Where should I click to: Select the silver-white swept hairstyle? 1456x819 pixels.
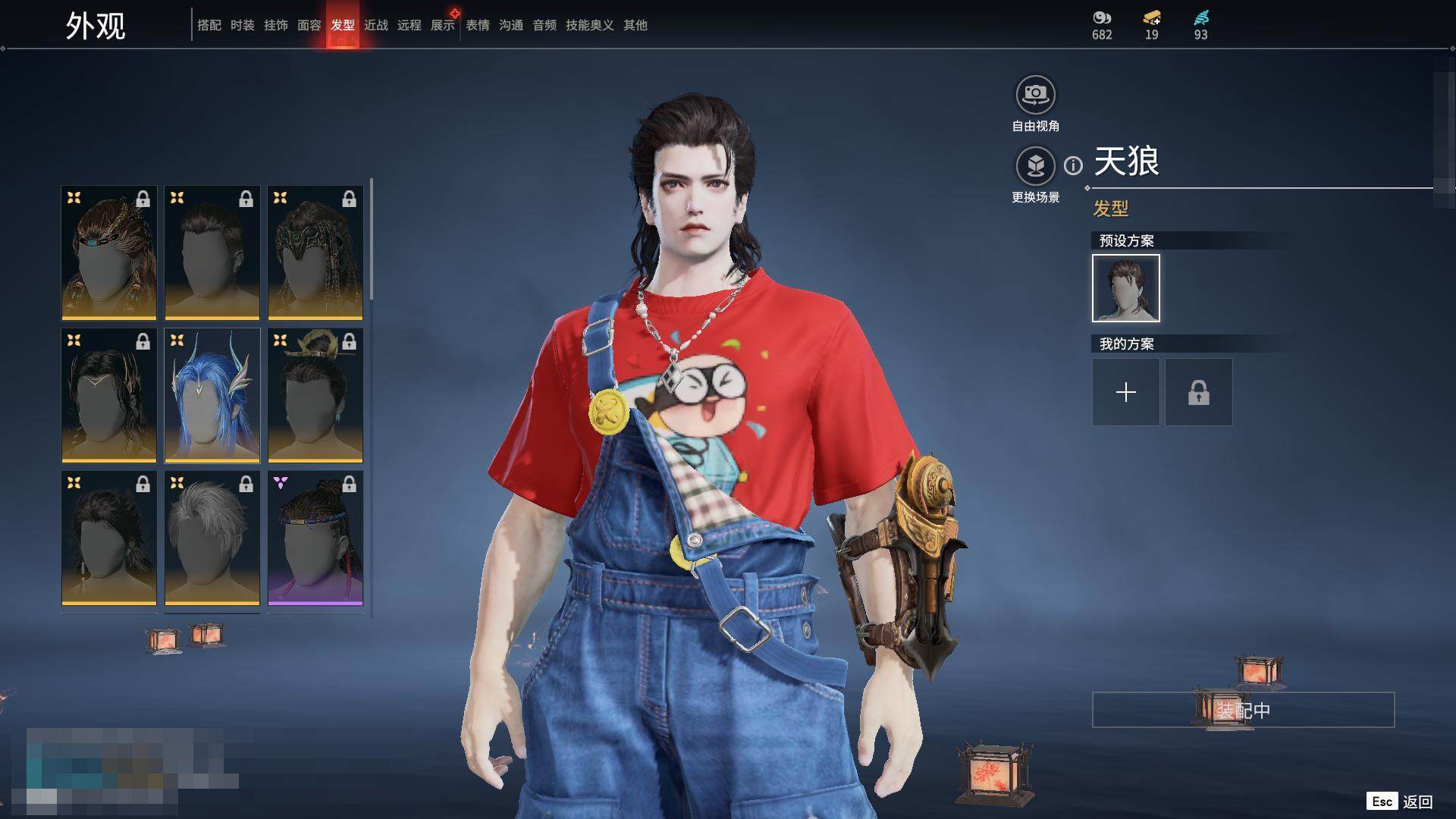pyautogui.click(x=212, y=538)
